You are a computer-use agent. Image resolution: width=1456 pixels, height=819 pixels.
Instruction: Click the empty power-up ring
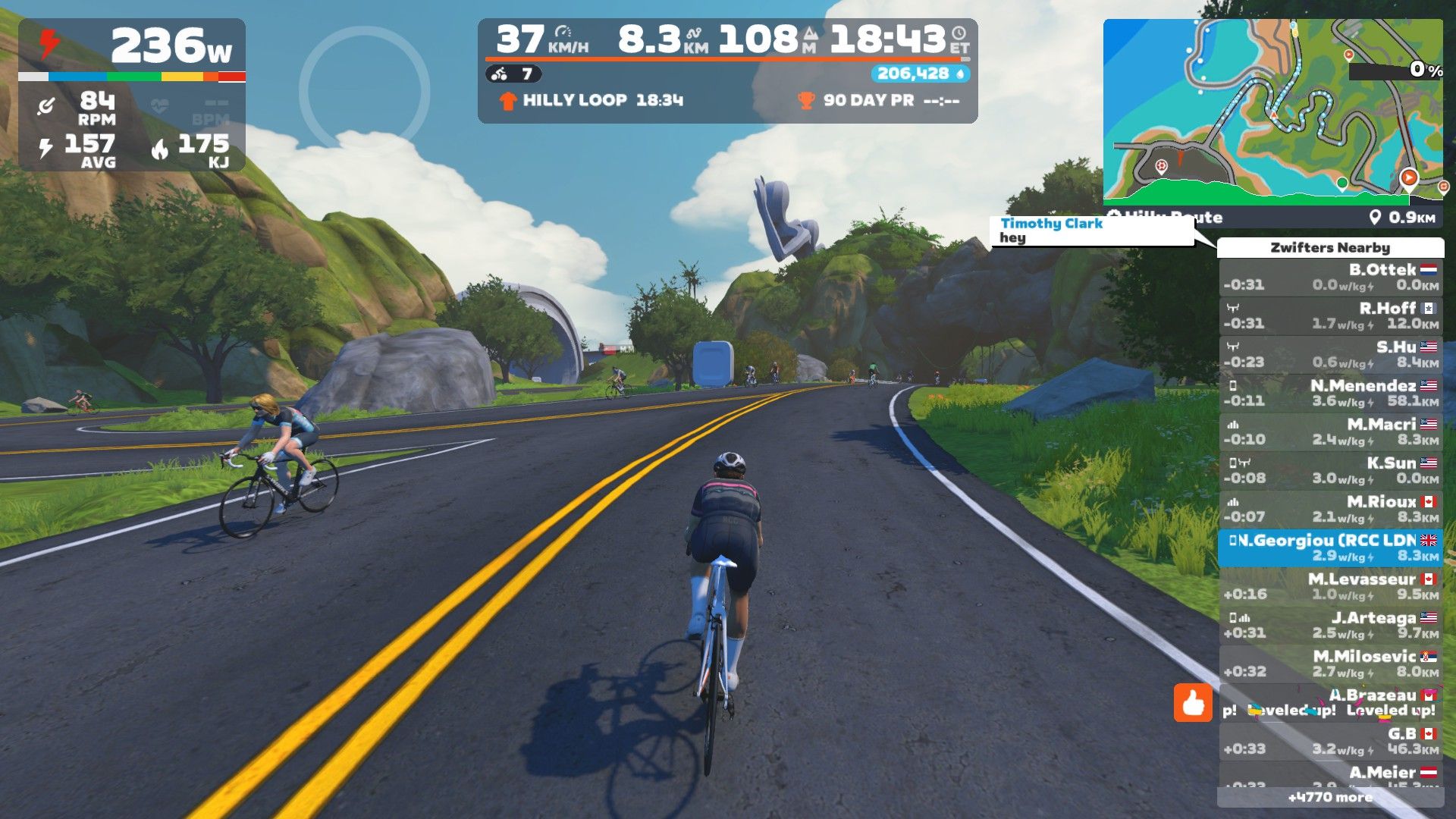364,90
